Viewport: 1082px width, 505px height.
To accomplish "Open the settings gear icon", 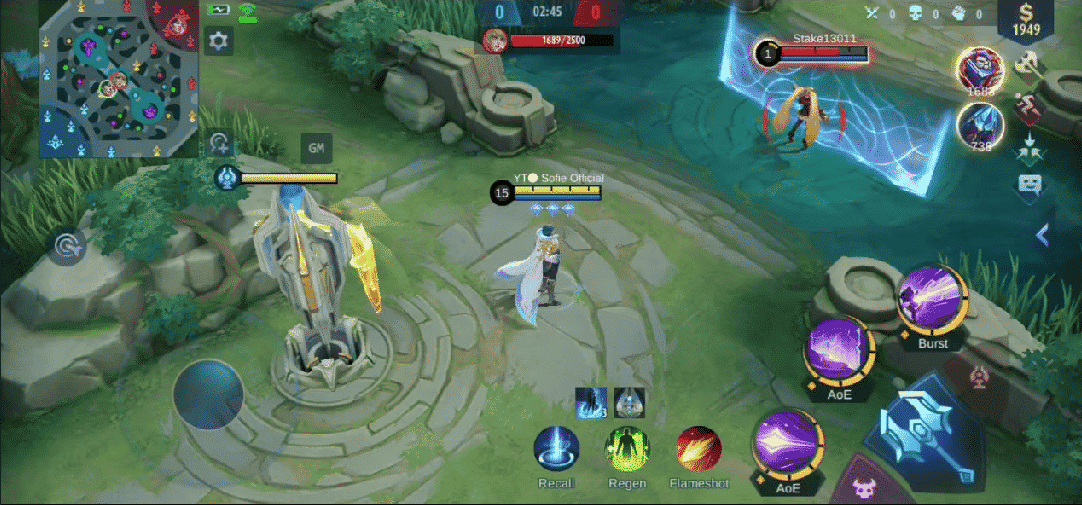I will tap(219, 41).
